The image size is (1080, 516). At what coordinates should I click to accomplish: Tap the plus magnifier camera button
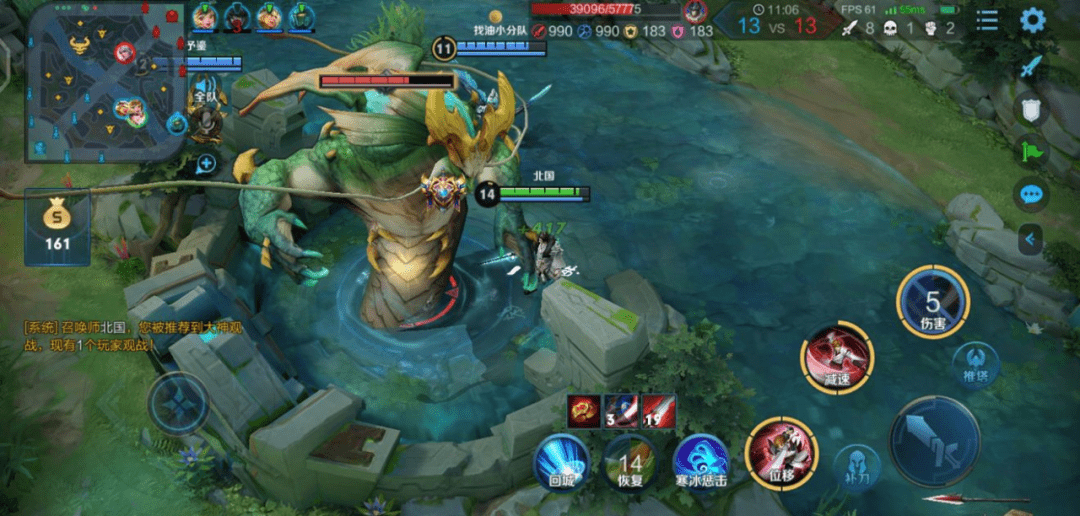tap(207, 162)
